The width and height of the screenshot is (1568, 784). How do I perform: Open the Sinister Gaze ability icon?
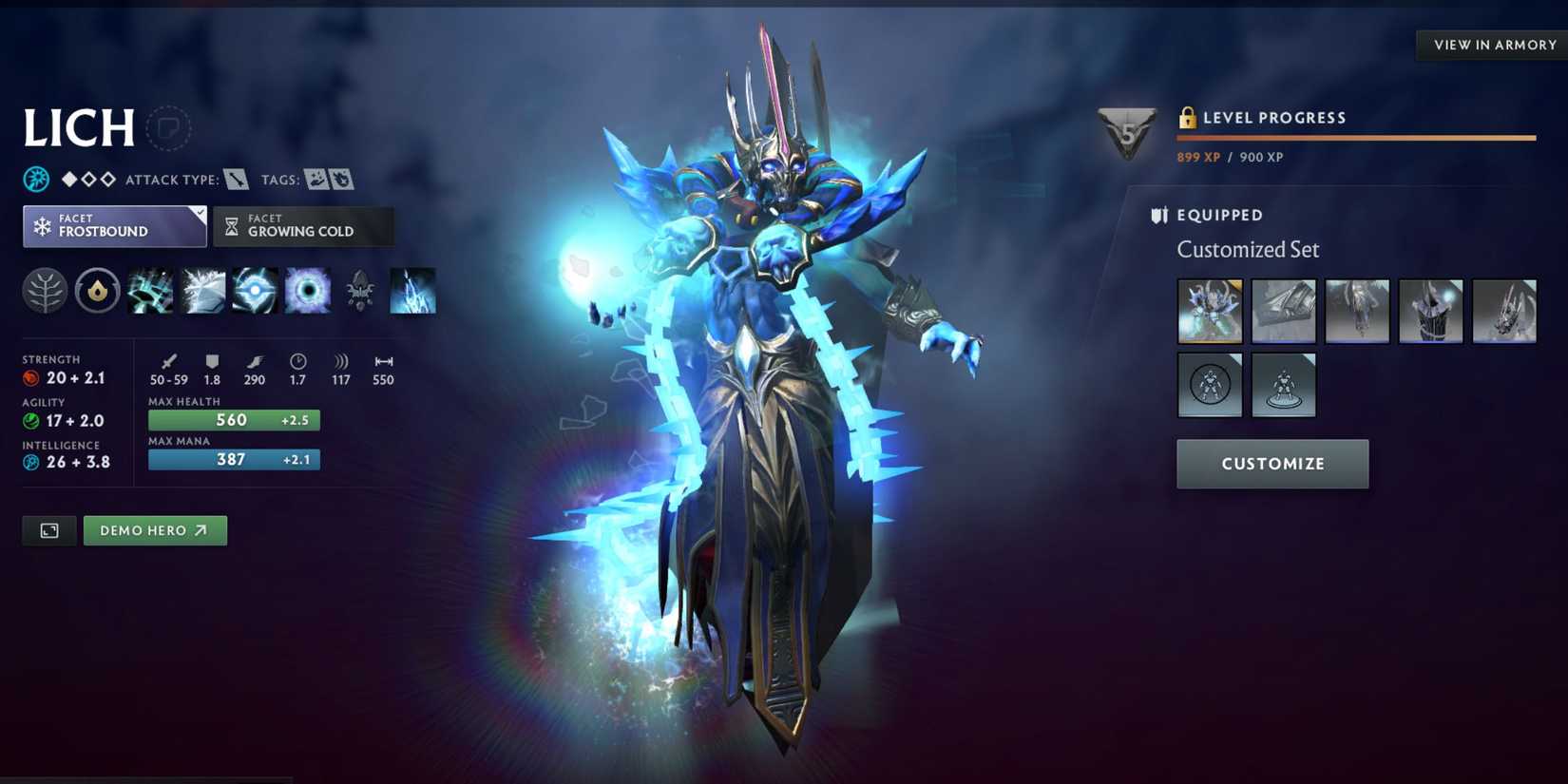point(254,291)
